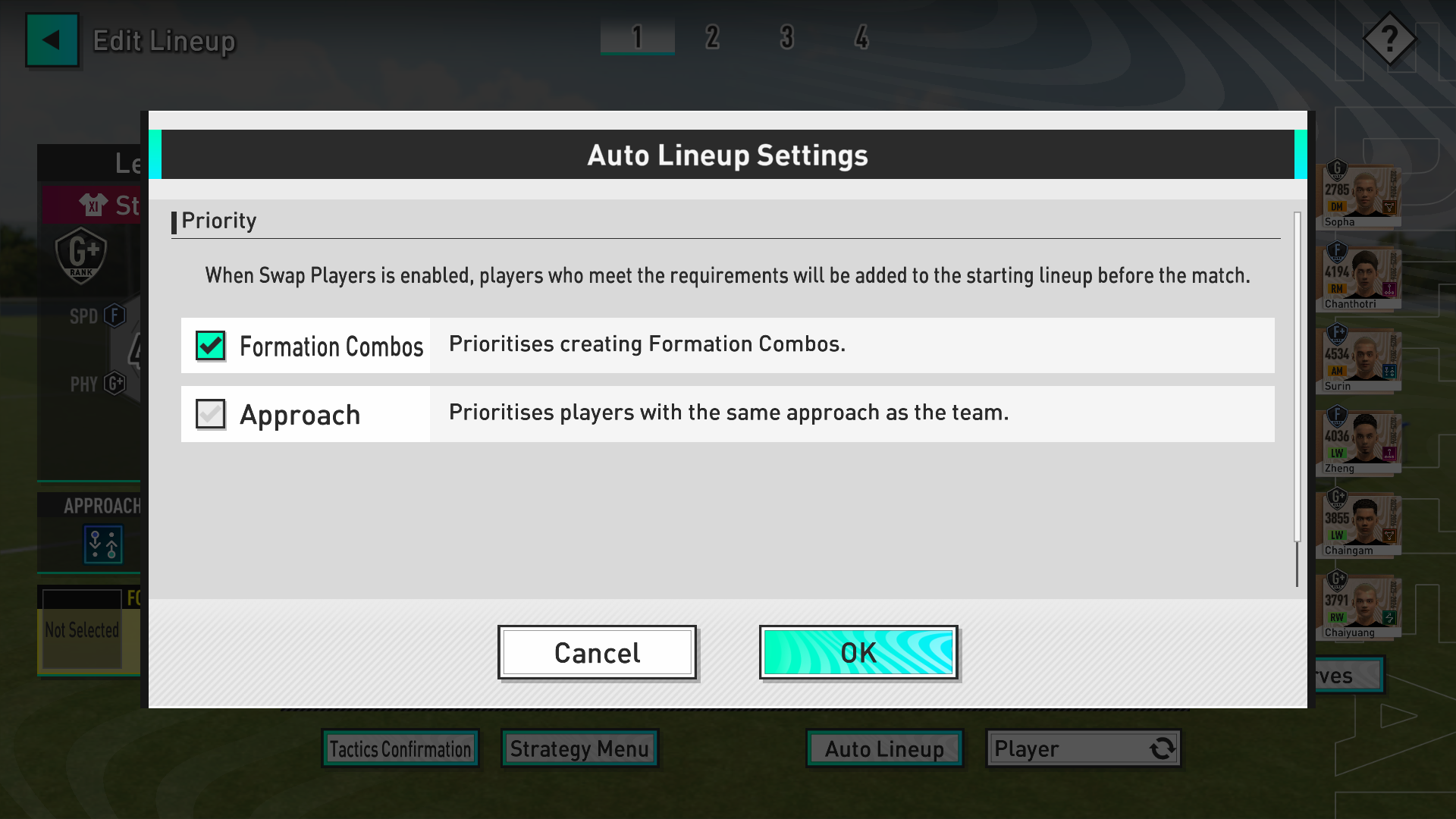Confirm settings with the OK button
Screen dimensions: 1456x819
pos(858,653)
